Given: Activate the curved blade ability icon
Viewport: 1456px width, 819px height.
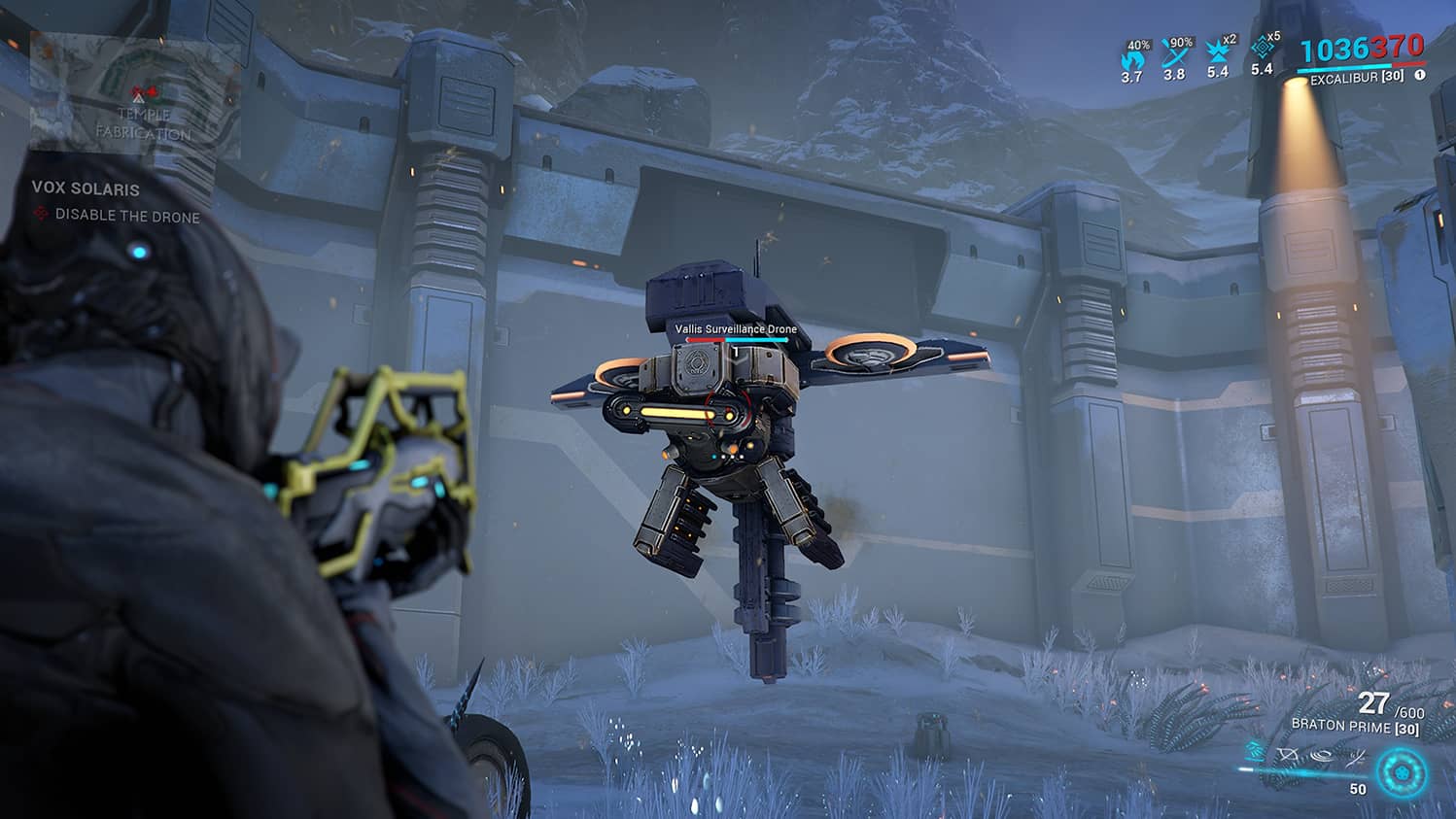Looking at the screenshot, I should coord(1357,754).
